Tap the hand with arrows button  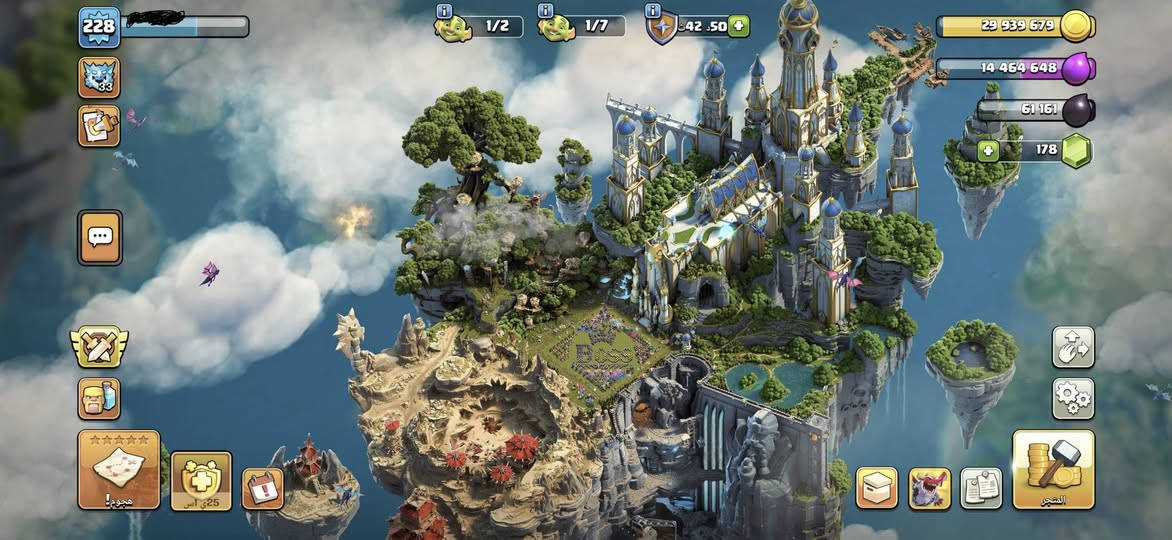[1073, 347]
